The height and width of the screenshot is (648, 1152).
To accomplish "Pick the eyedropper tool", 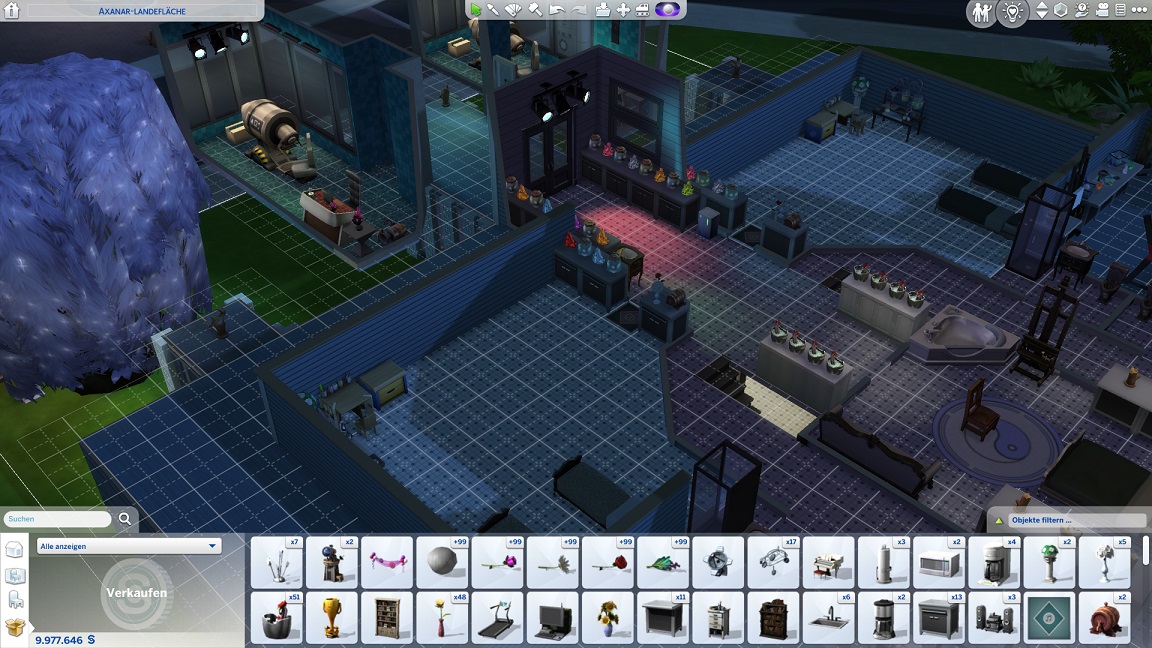I will tap(494, 10).
